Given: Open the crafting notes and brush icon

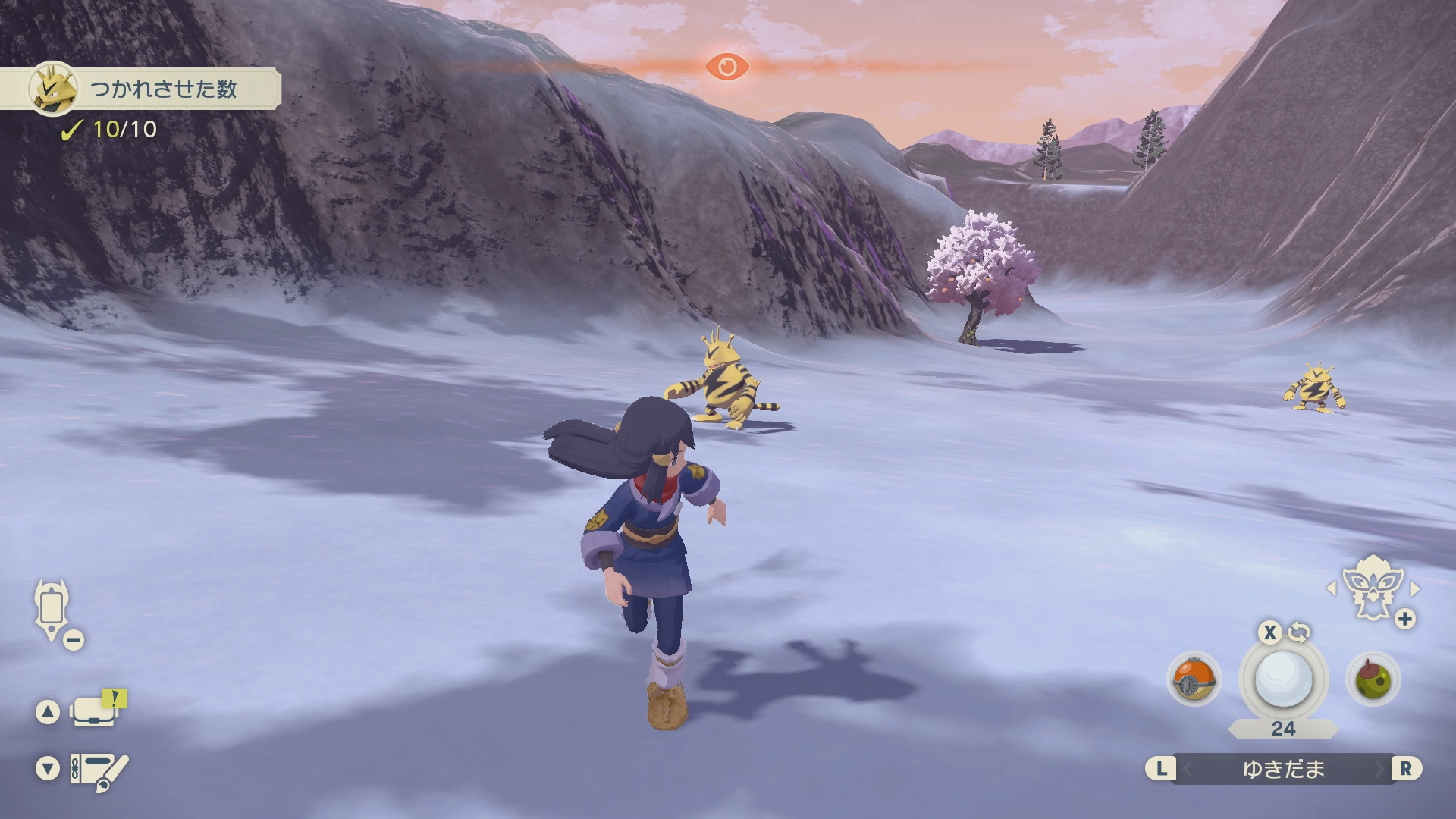Looking at the screenshot, I should pyautogui.click(x=98, y=770).
